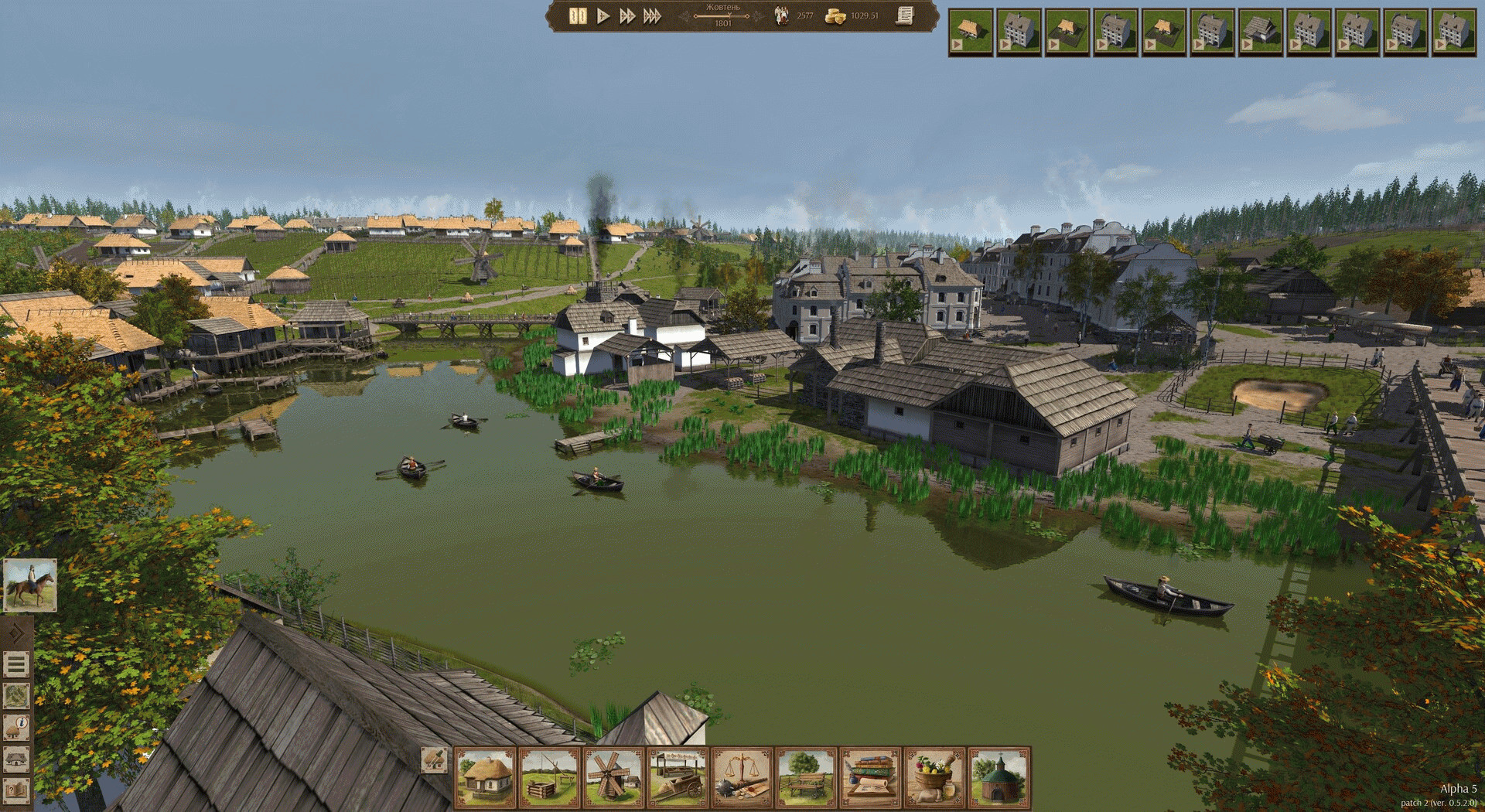Select the thatched cottage housing category
Viewport: 1485px width, 812px height.
(486, 778)
